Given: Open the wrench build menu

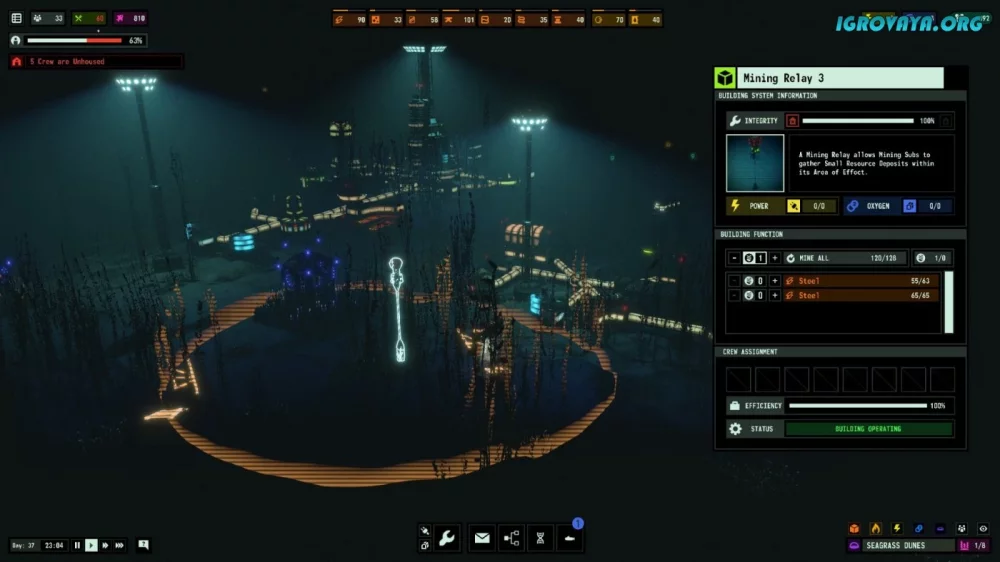Looking at the screenshot, I should (x=447, y=538).
